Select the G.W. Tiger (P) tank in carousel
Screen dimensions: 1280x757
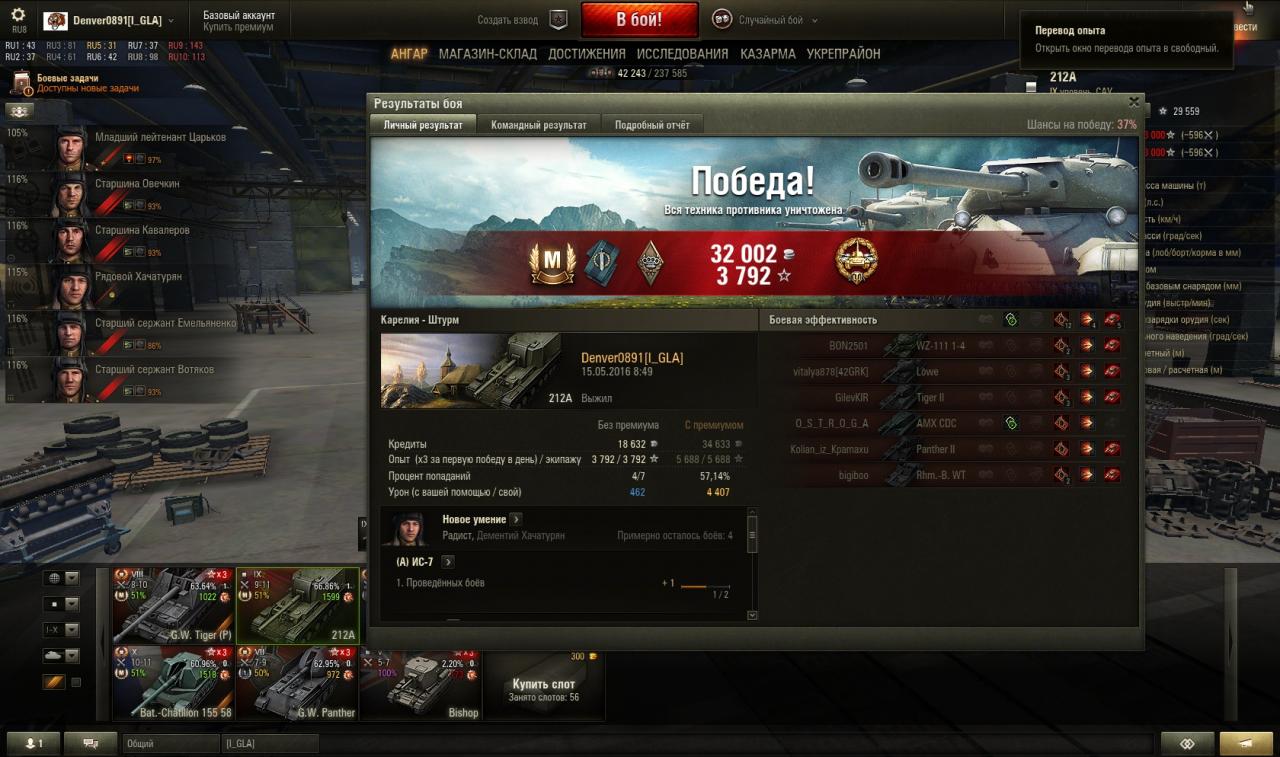[173, 606]
